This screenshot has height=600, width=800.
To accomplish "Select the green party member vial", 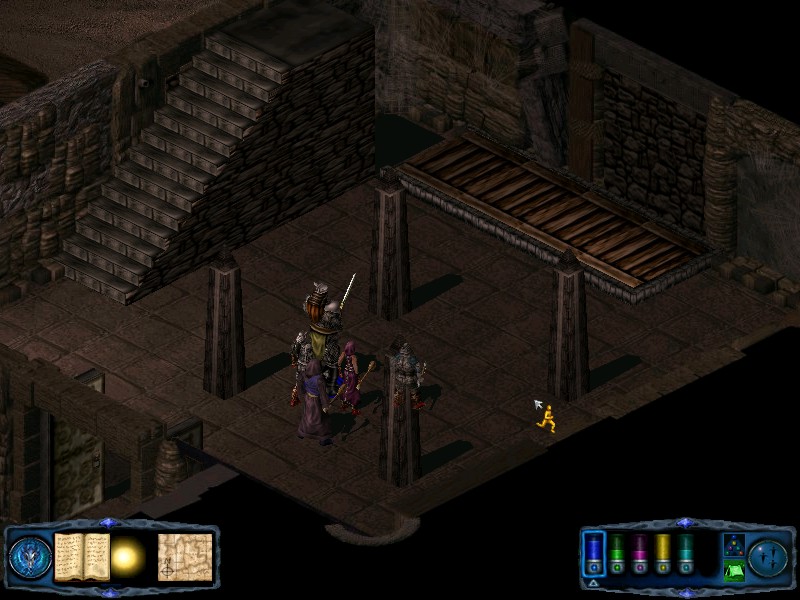I will (x=618, y=554).
